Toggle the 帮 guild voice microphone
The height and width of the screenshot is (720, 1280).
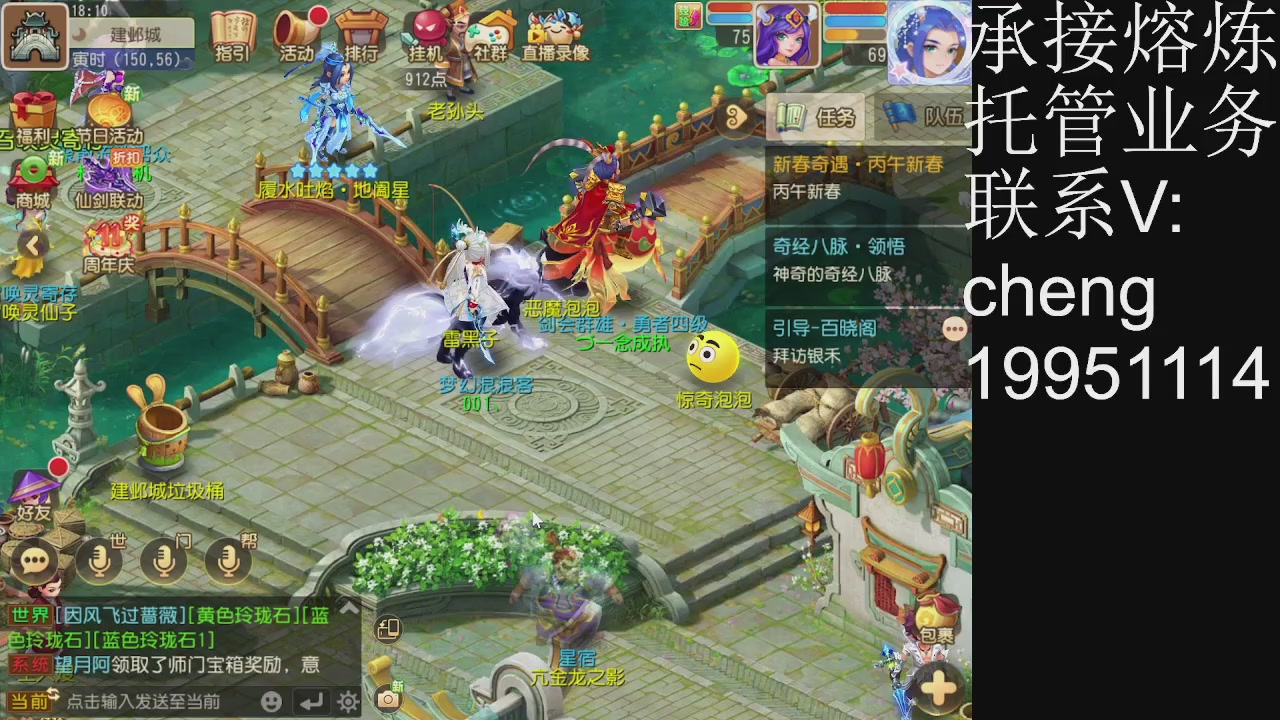coord(230,560)
